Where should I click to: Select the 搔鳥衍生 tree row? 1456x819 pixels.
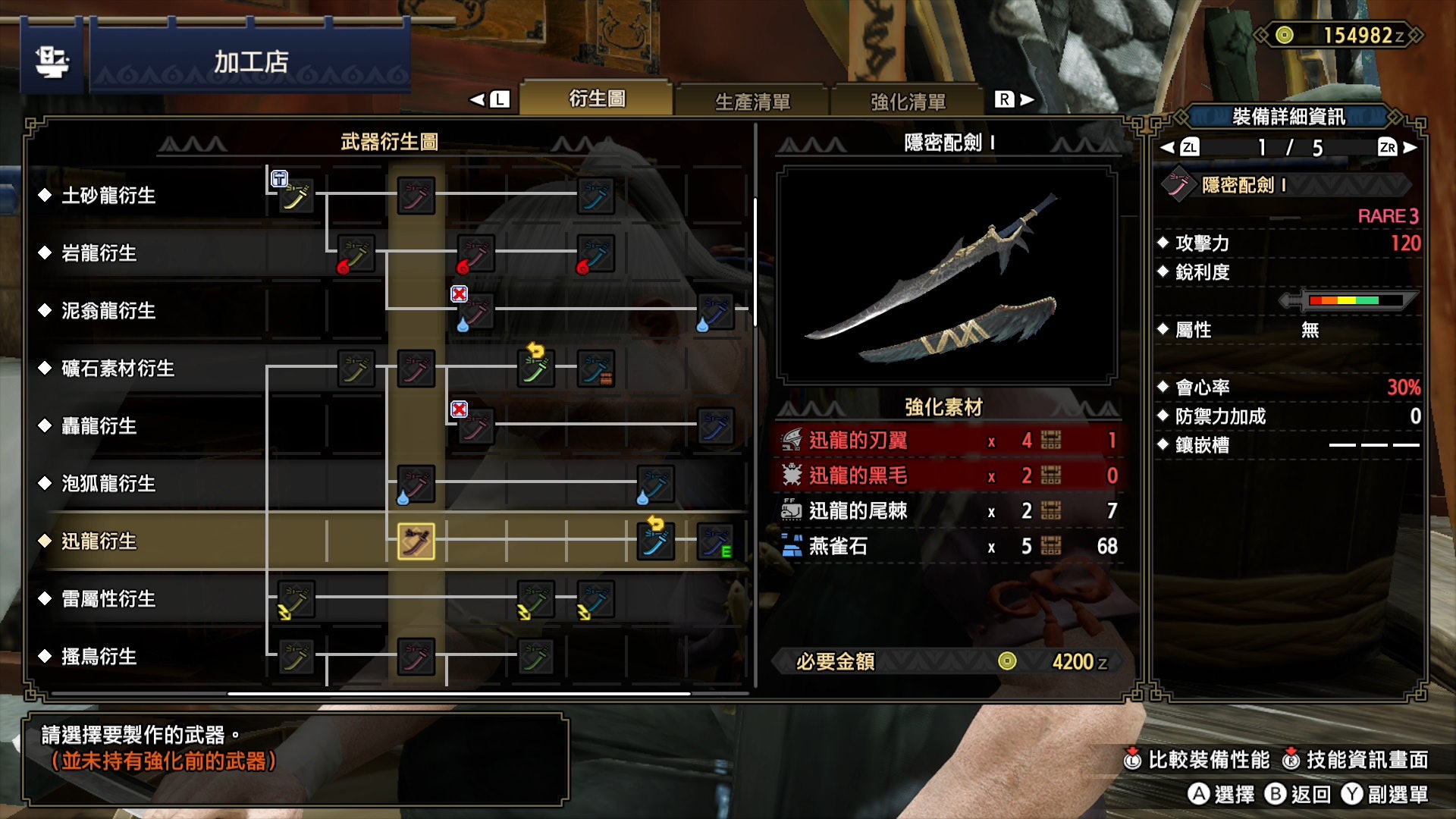point(99,657)
